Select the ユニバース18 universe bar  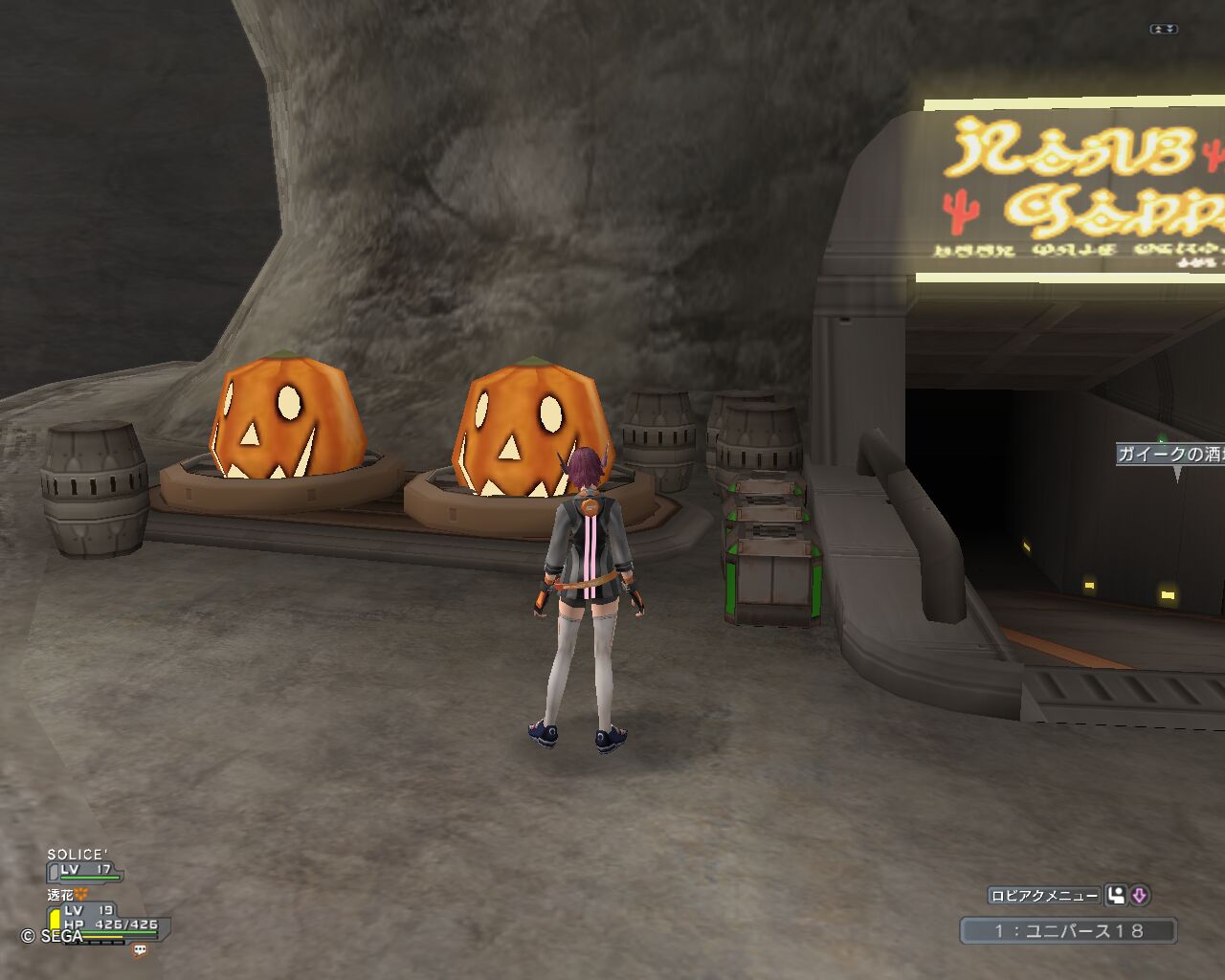(1068, 930)
